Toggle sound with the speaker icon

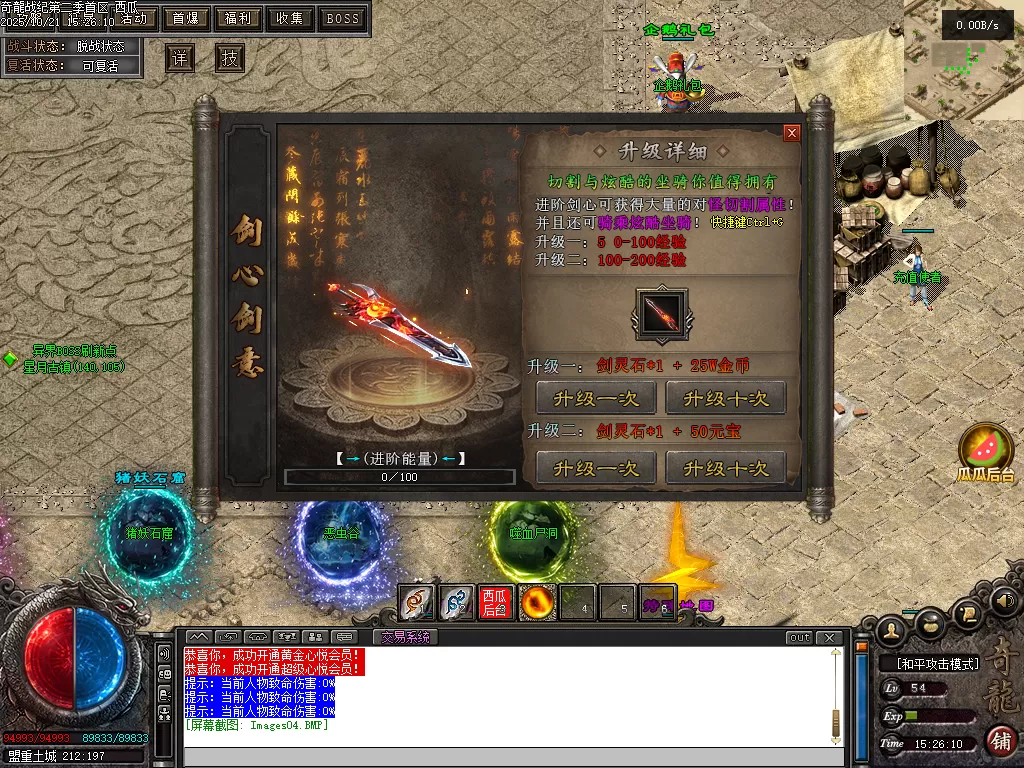[1005, 601]
